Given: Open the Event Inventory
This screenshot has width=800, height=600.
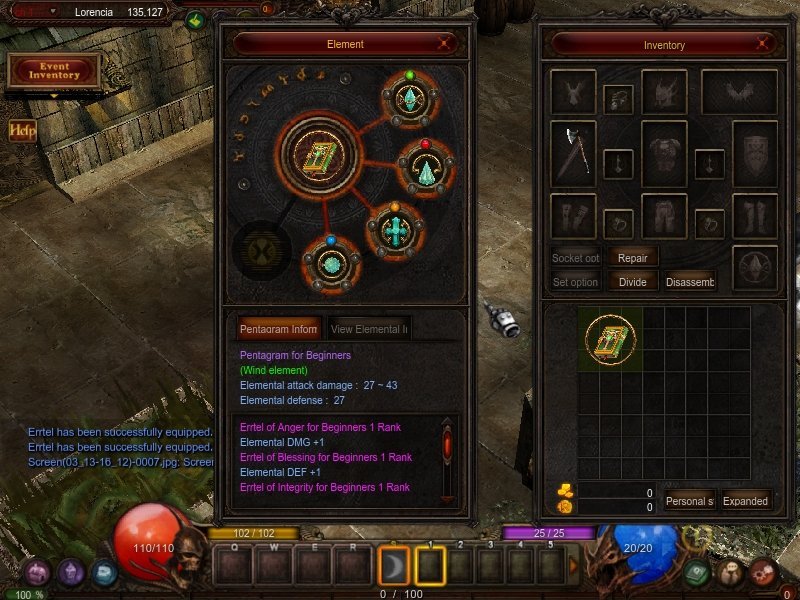Looking at the screenshot, I should point(54,70).
